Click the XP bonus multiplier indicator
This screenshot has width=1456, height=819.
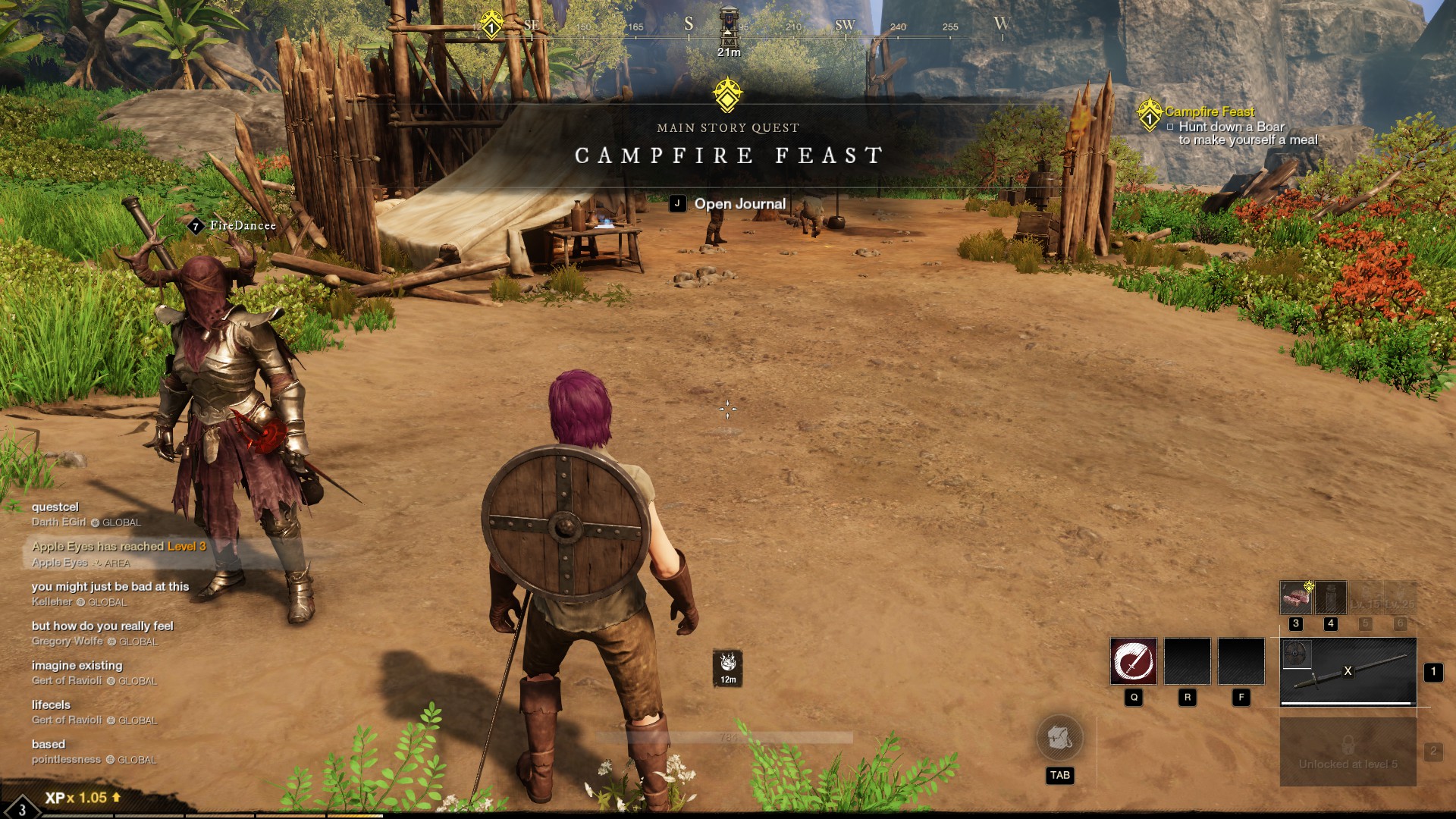(83, 798)
